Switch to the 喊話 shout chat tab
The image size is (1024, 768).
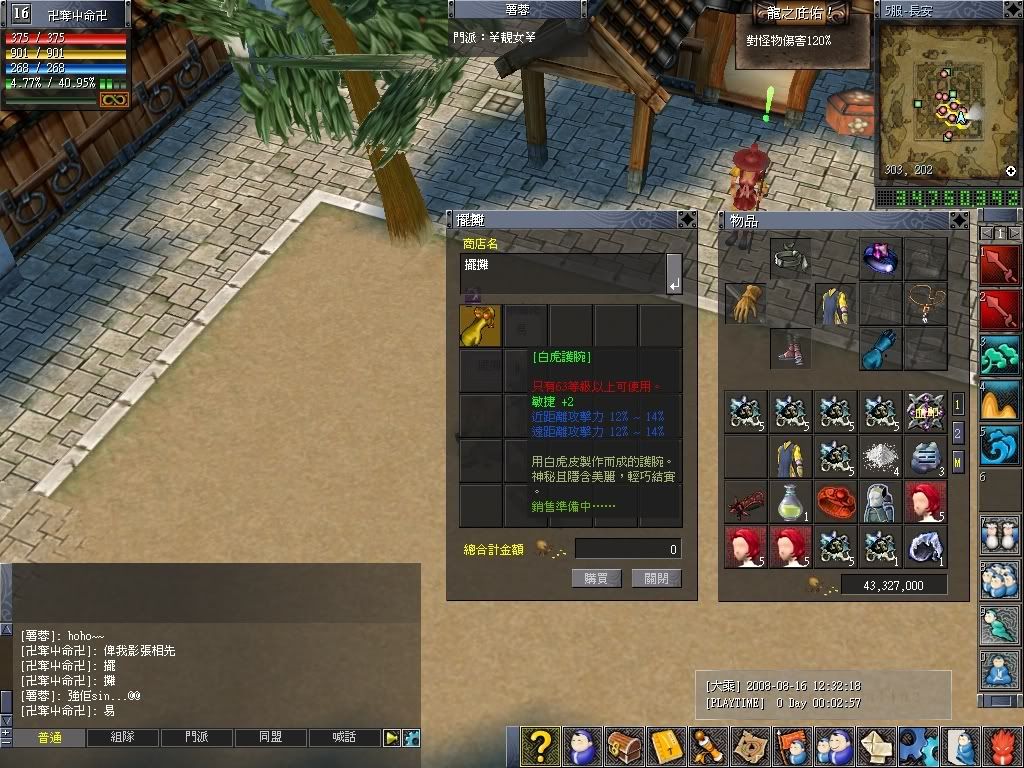(x=344, y=738)
